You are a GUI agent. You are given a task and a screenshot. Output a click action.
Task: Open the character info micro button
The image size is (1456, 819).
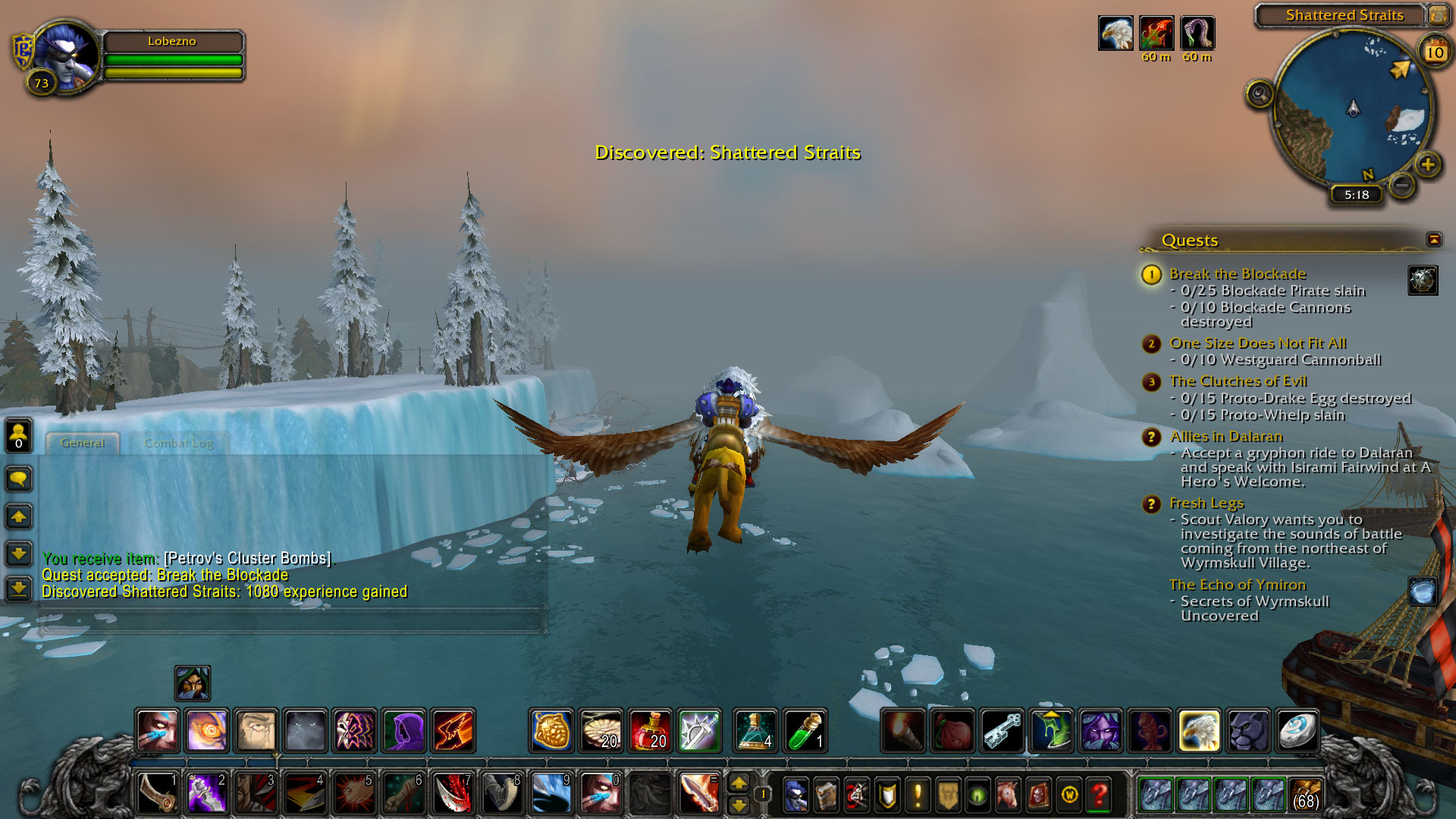tap(795, 795)
